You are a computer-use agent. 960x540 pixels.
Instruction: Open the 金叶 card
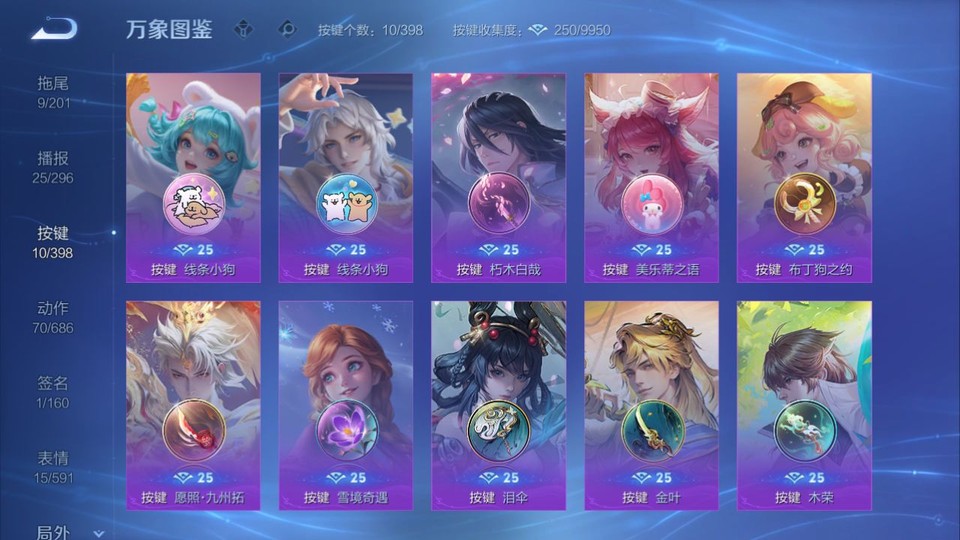(651, 405)
